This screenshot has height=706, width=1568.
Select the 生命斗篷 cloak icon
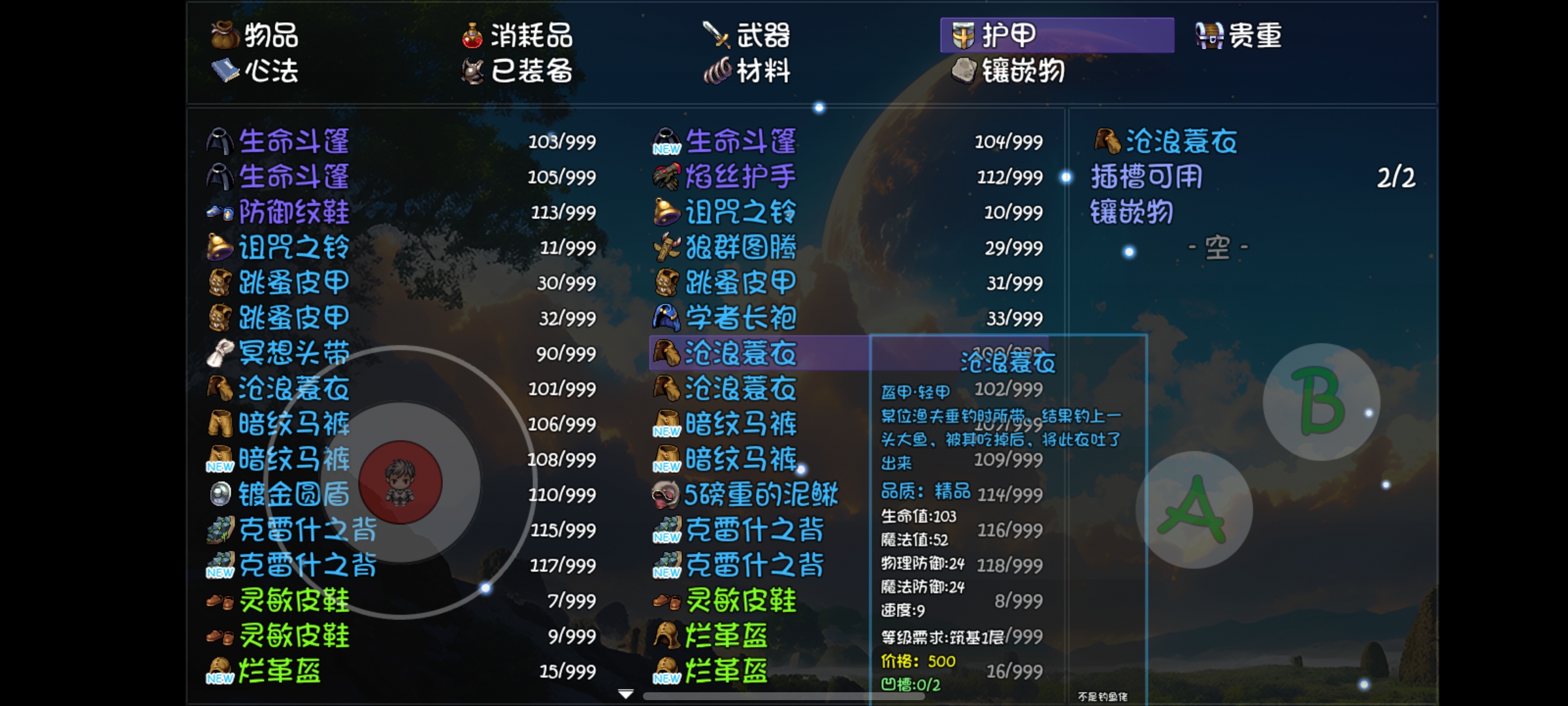(219, 140)
